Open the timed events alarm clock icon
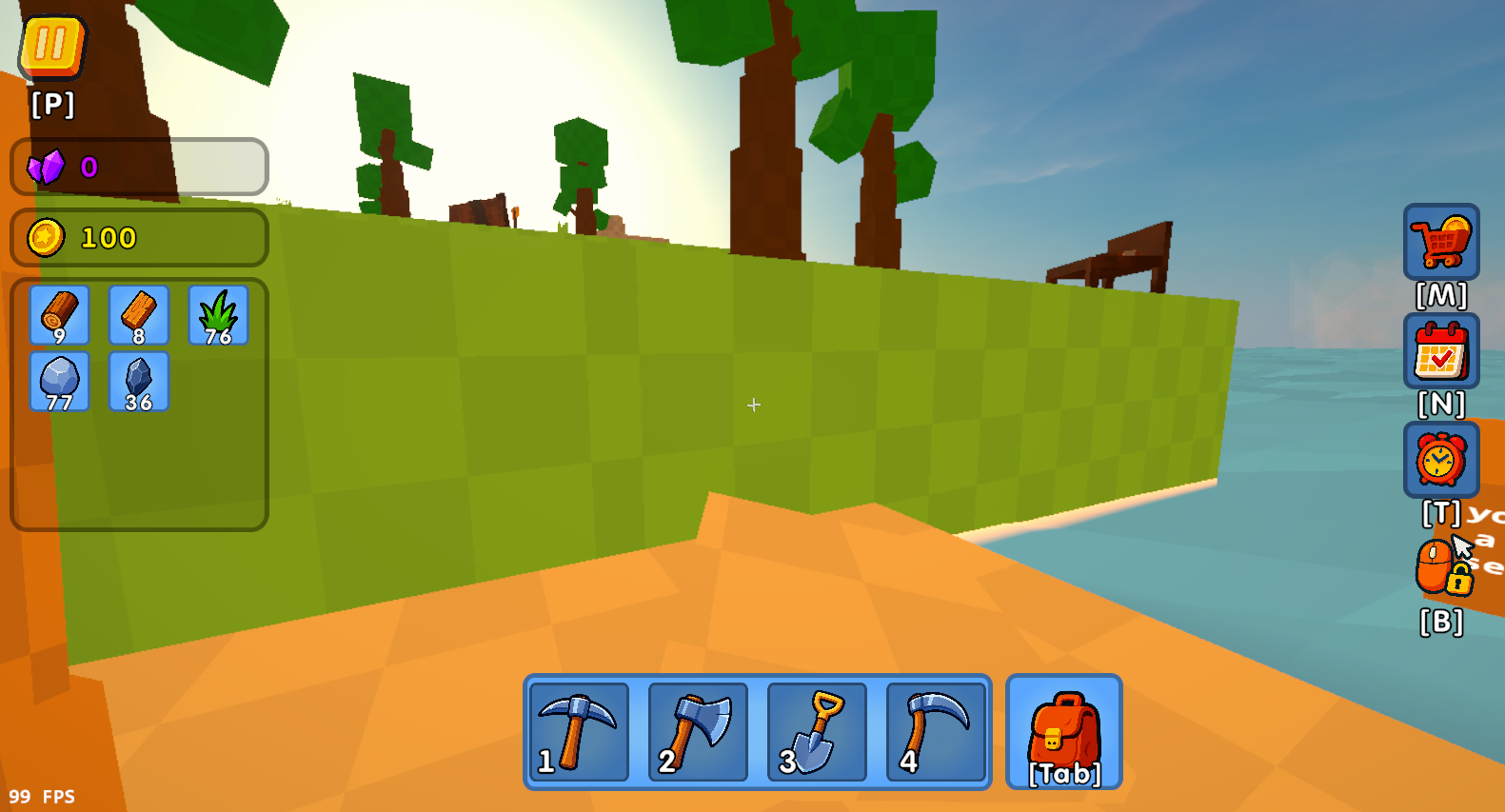 pos(1439,461)
